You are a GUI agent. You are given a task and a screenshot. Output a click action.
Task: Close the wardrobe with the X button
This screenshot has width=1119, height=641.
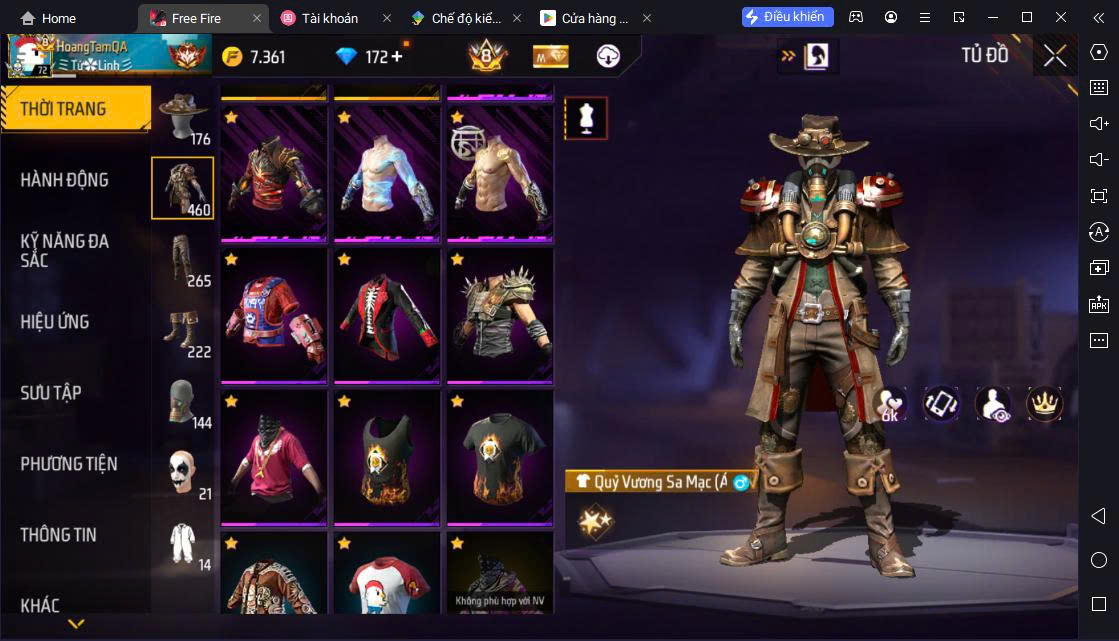[1054, 56]
